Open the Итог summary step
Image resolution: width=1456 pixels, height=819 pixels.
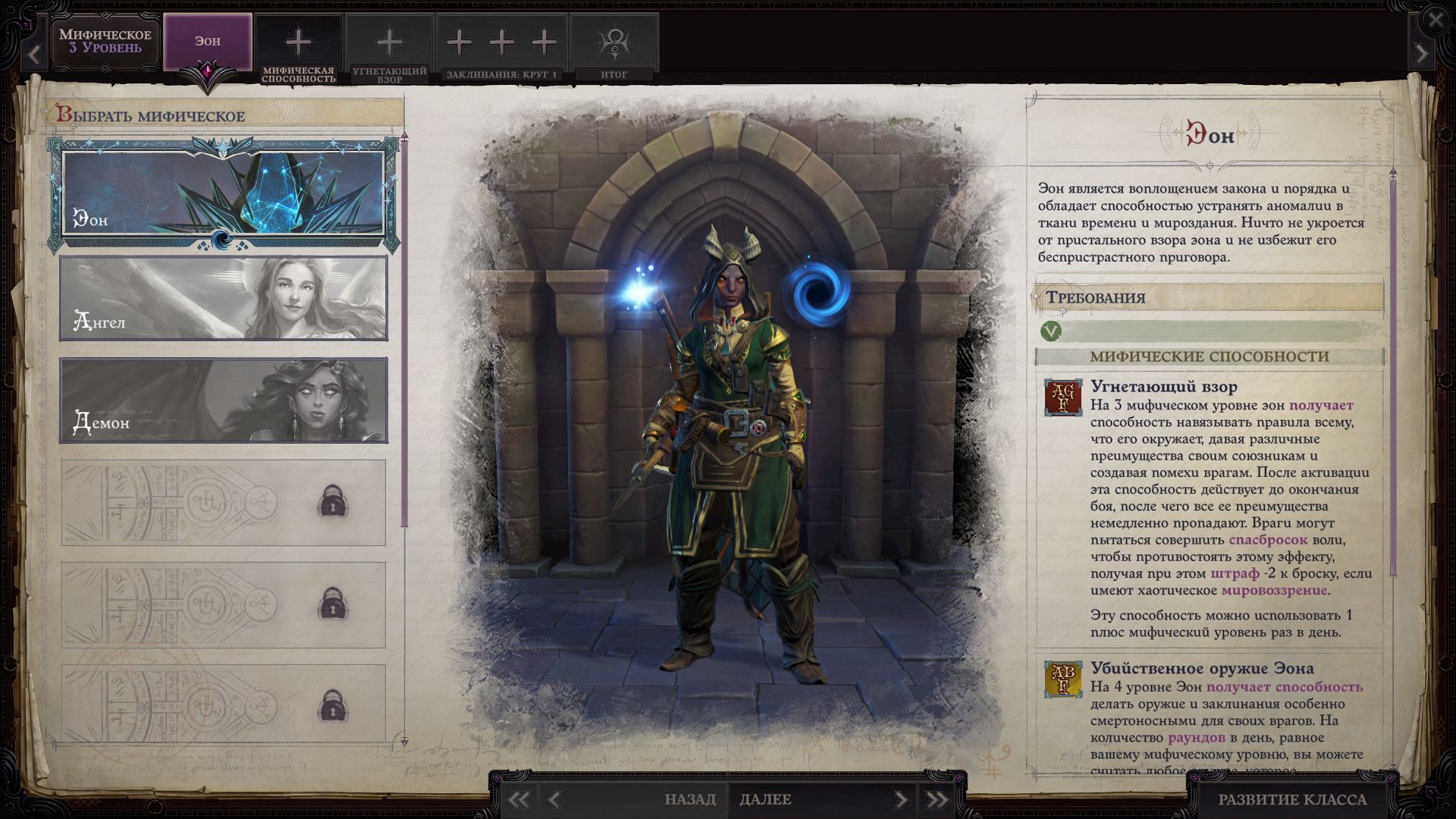[x=613, y=47]
